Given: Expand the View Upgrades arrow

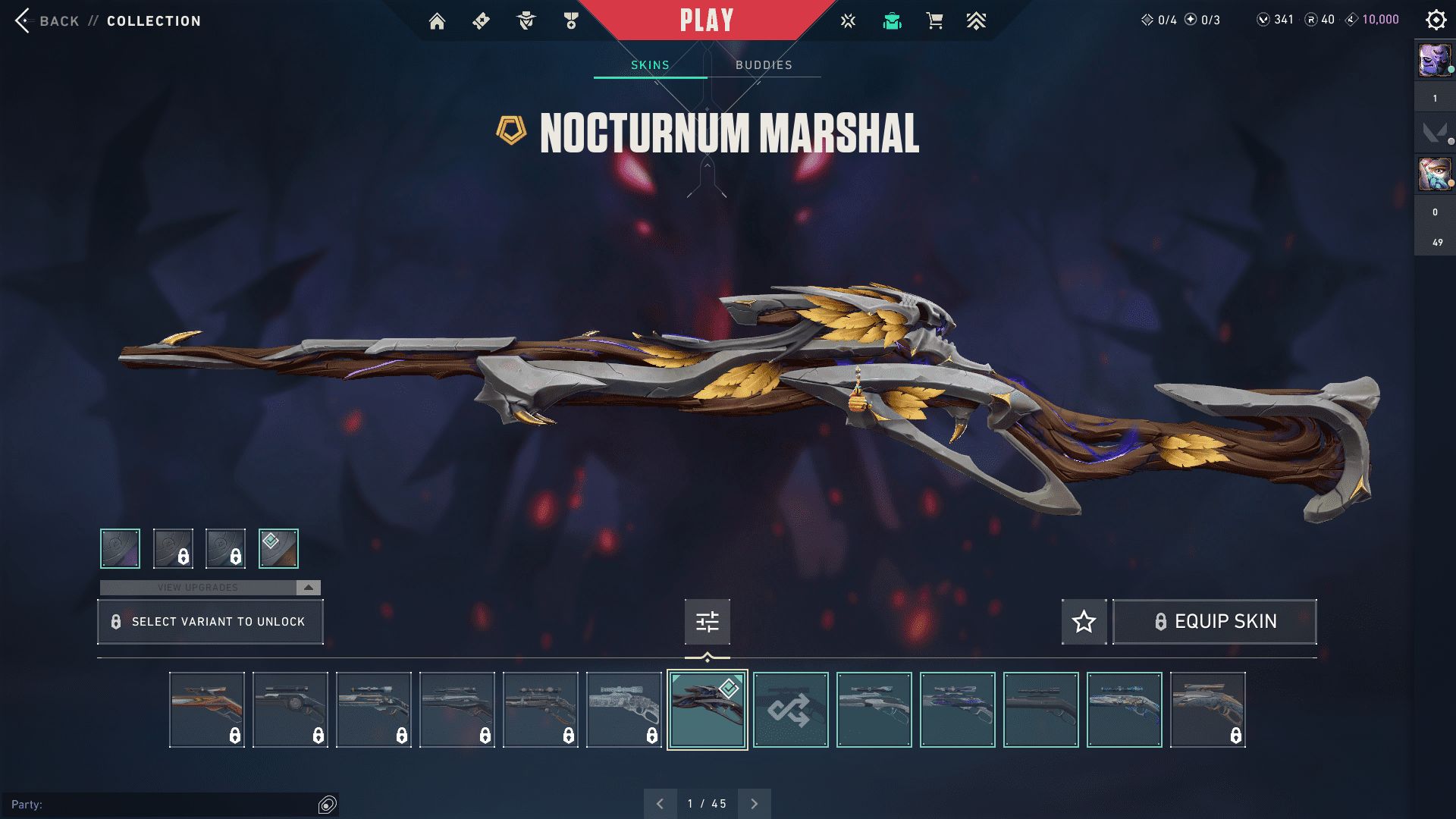Looking at the screenshot, I should (x=309, y=588).
